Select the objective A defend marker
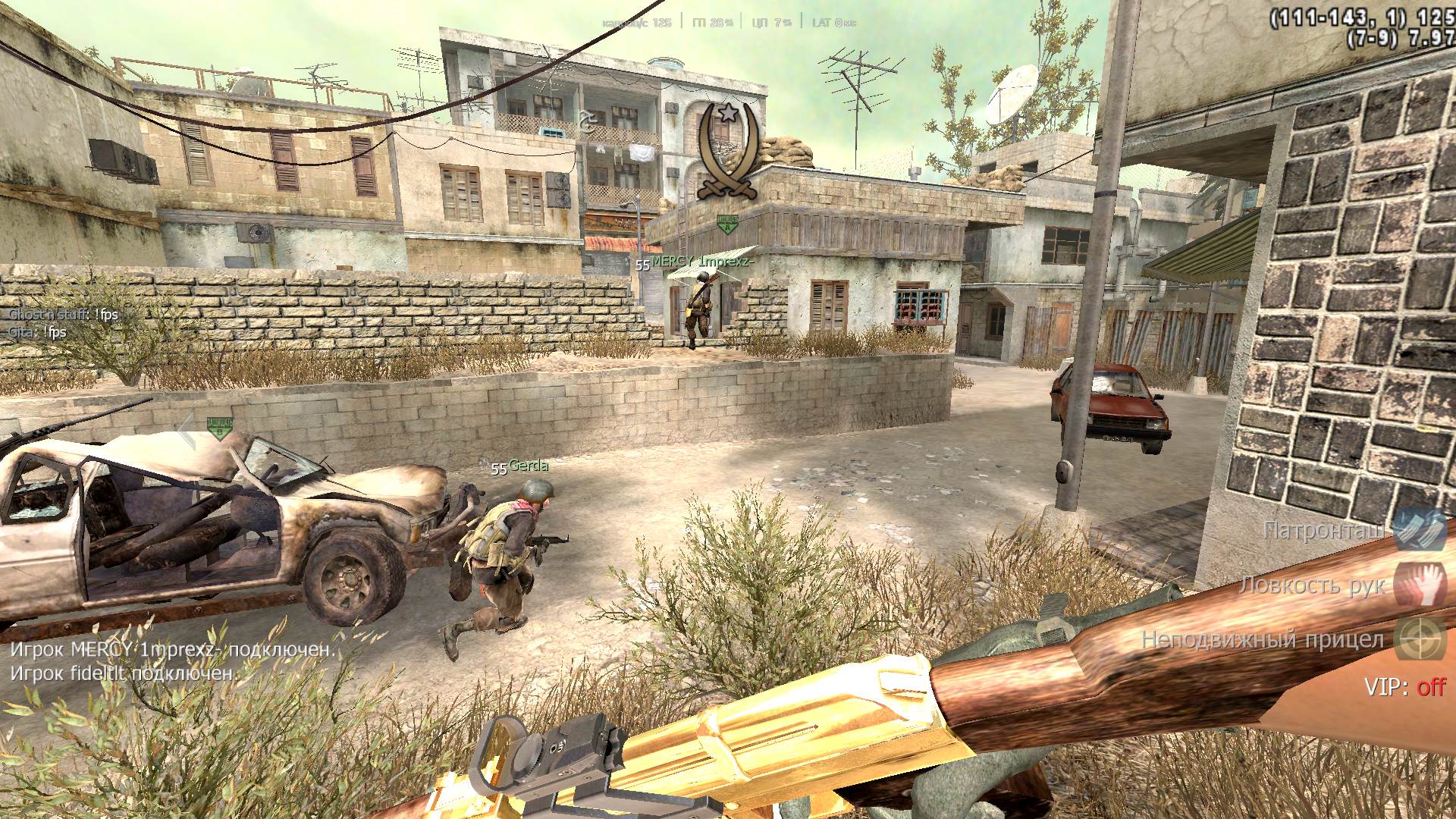 point(727,222)
